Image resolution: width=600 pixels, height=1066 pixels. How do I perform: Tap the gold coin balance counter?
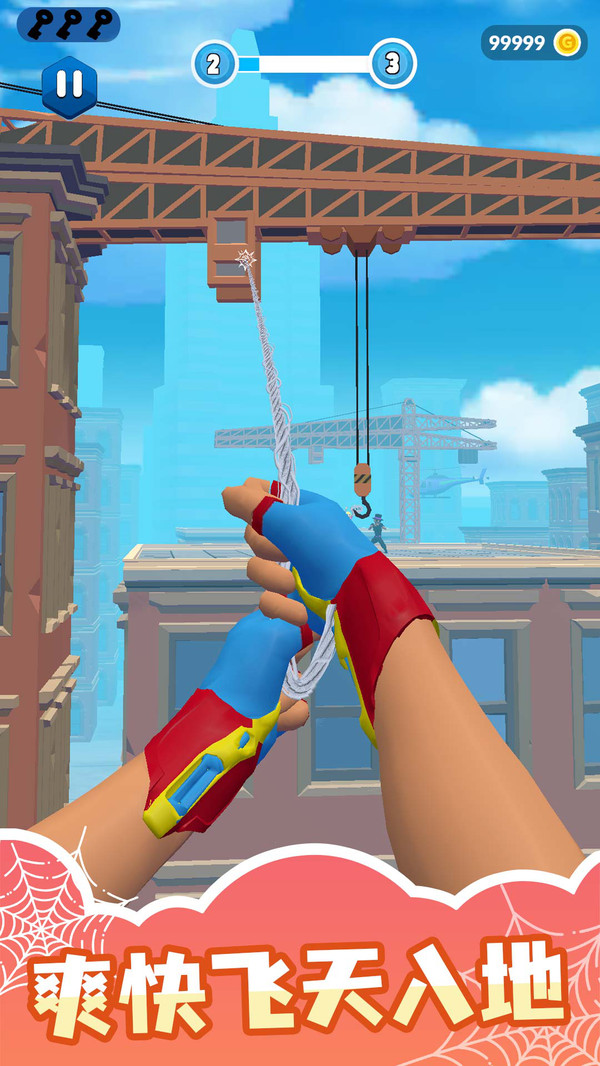(x=534, y=42)
